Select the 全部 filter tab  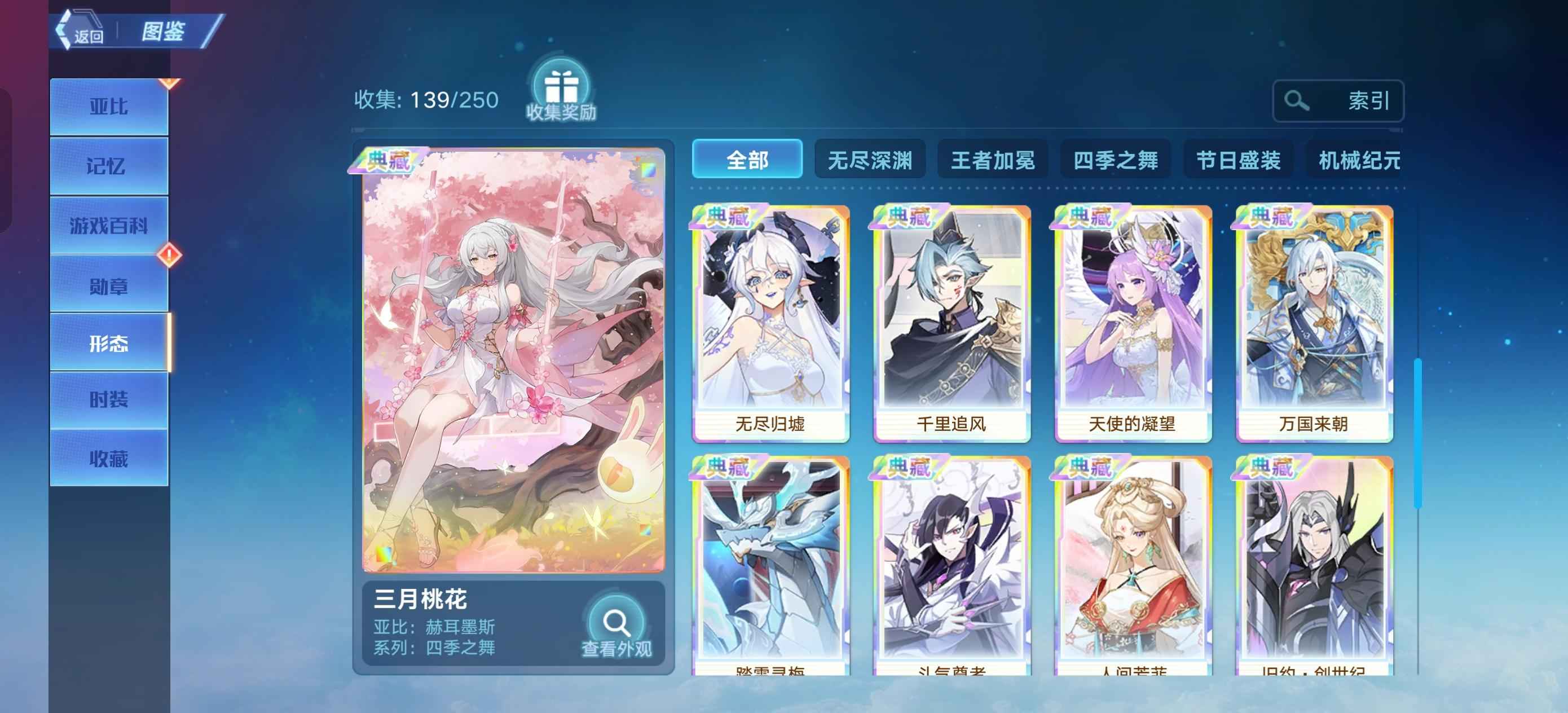[x=747, y=160]
